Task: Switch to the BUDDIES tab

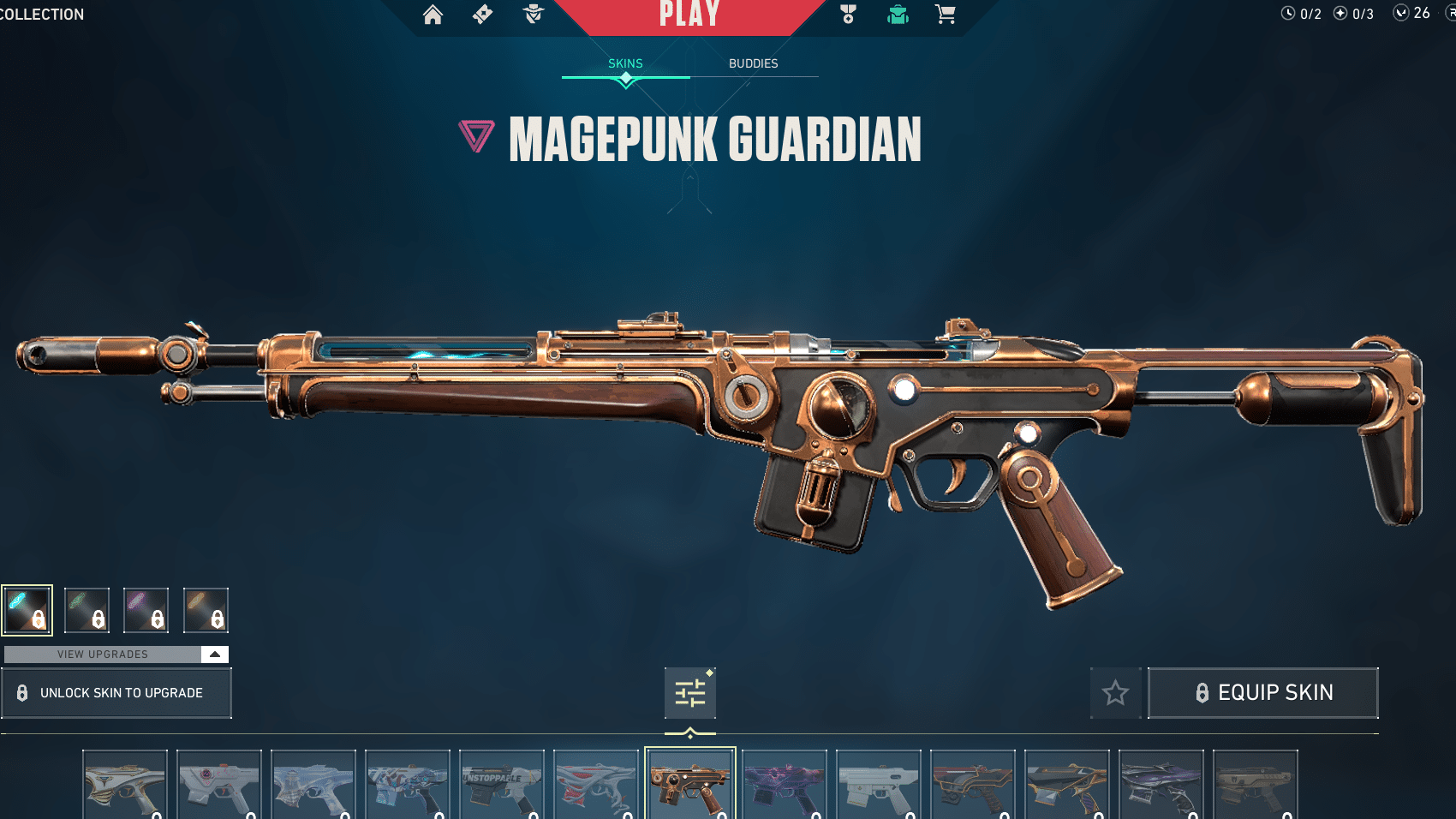Action: tap(753, 63)
